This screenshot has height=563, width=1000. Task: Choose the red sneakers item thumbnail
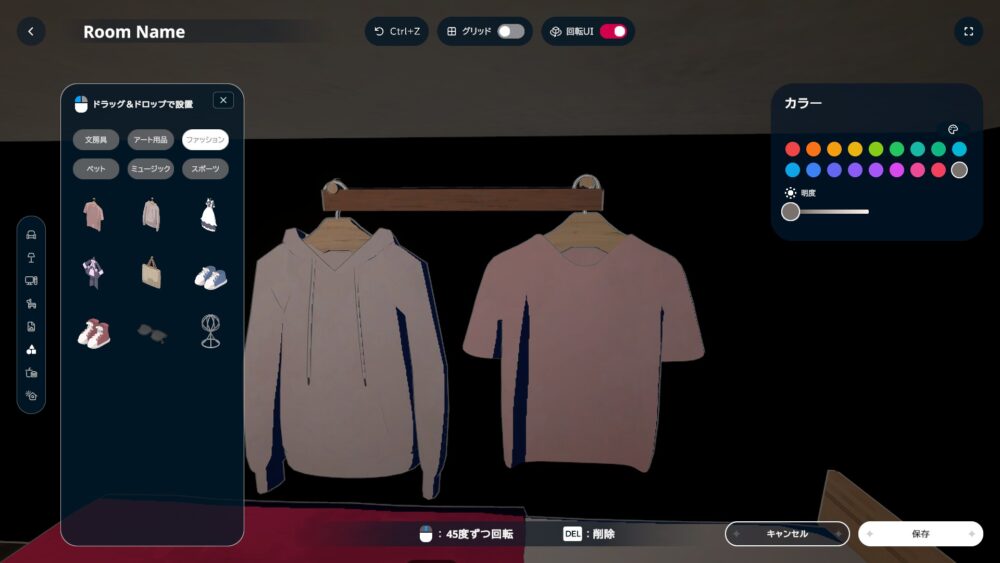94,333
